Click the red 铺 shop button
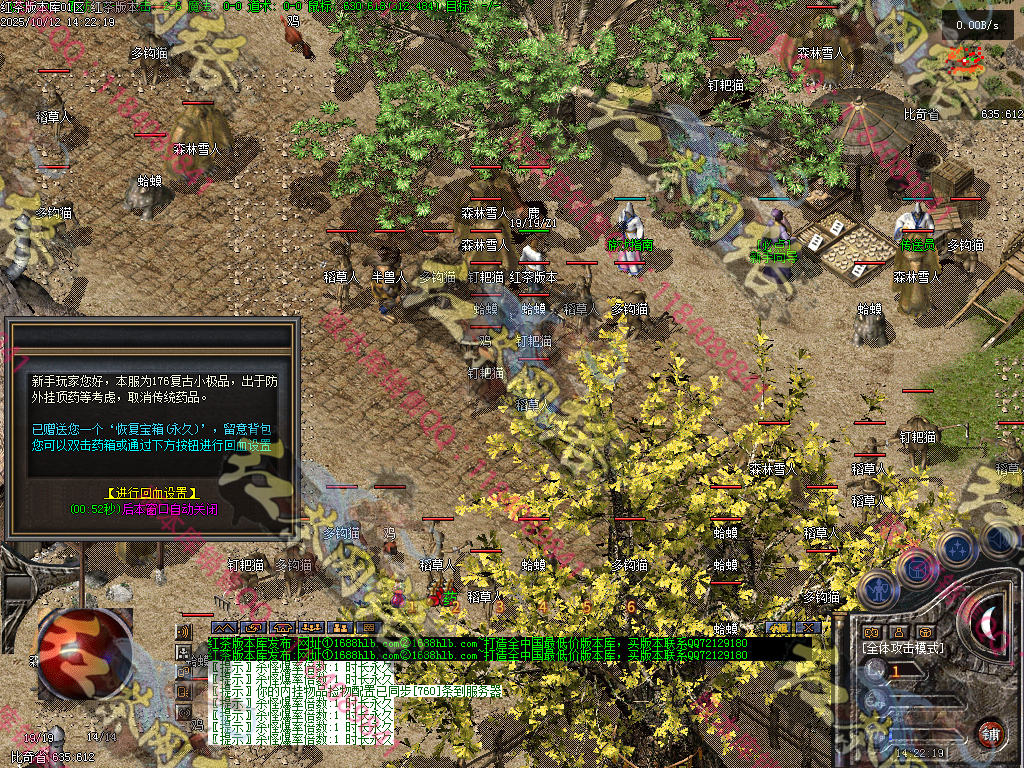Screen dimensions: 1024x768 pyautogui.click(x=990, y=732)
